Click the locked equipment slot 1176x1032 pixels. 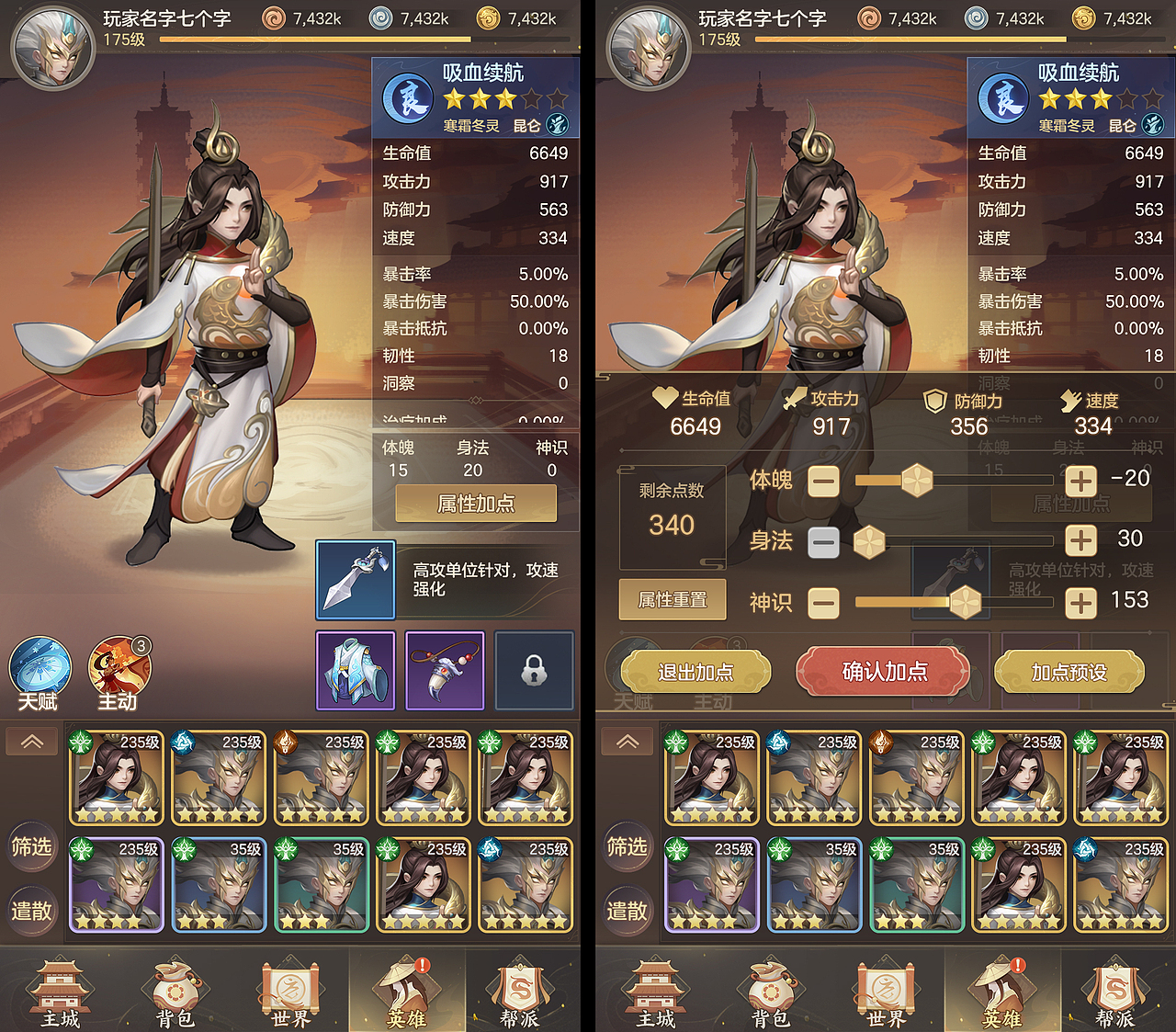pyautogui.click(x=534, y=670)
